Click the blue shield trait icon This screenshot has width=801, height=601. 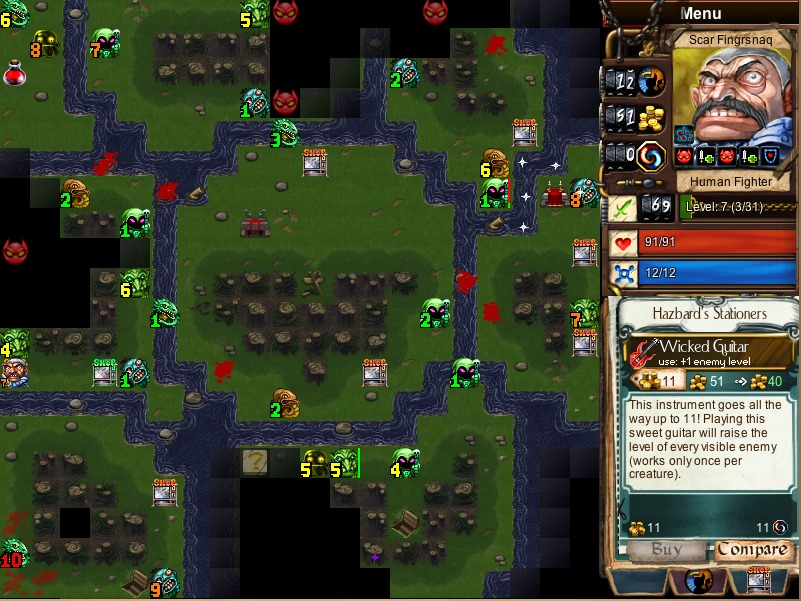click(769, 157)
